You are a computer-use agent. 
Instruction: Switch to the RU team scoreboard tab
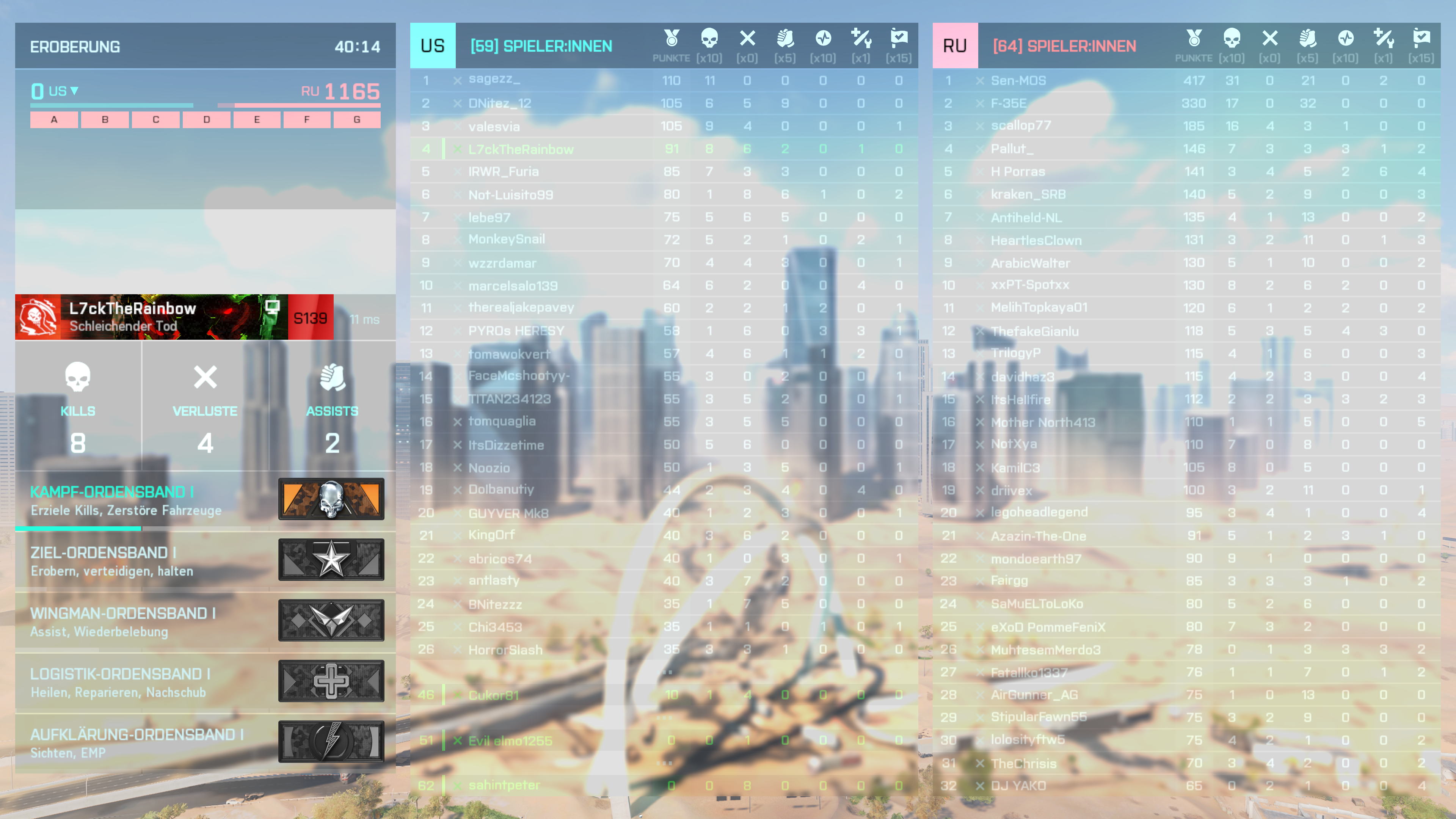955,45
